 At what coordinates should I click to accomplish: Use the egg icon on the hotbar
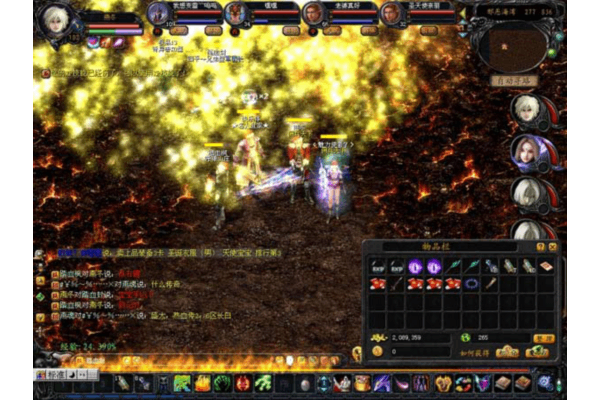(305, 384)
